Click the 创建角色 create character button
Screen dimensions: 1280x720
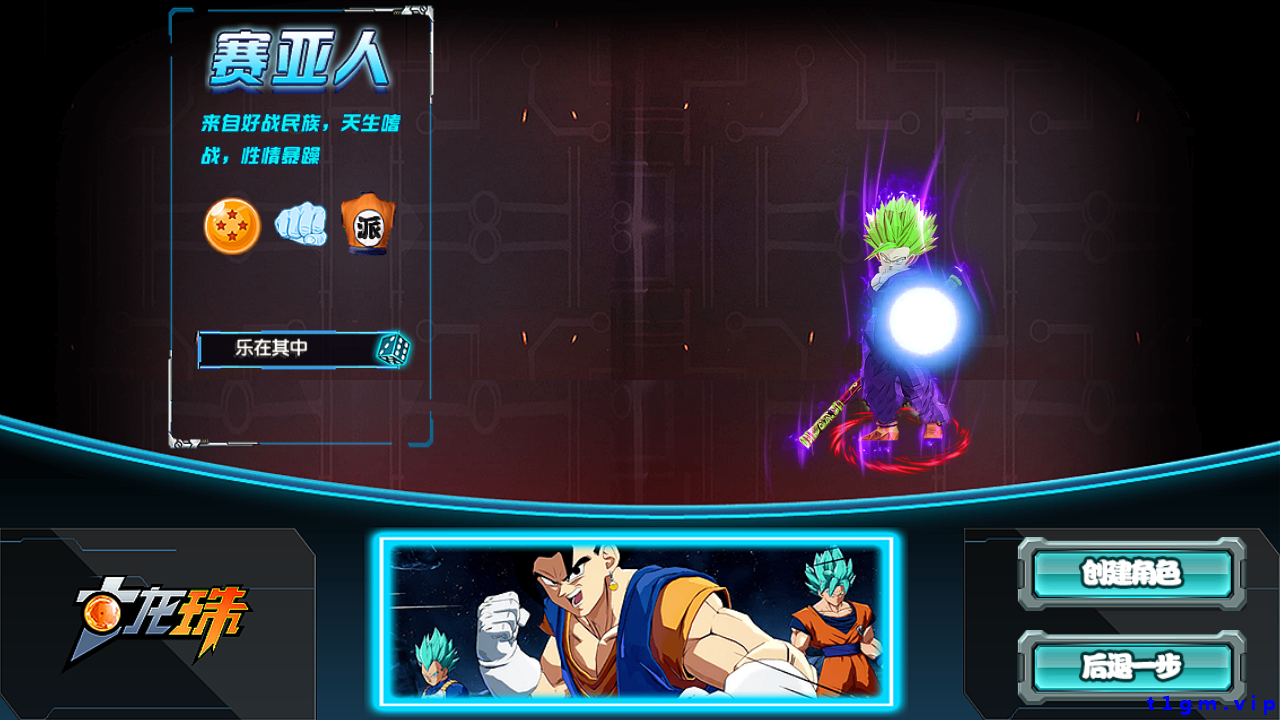1131,573
